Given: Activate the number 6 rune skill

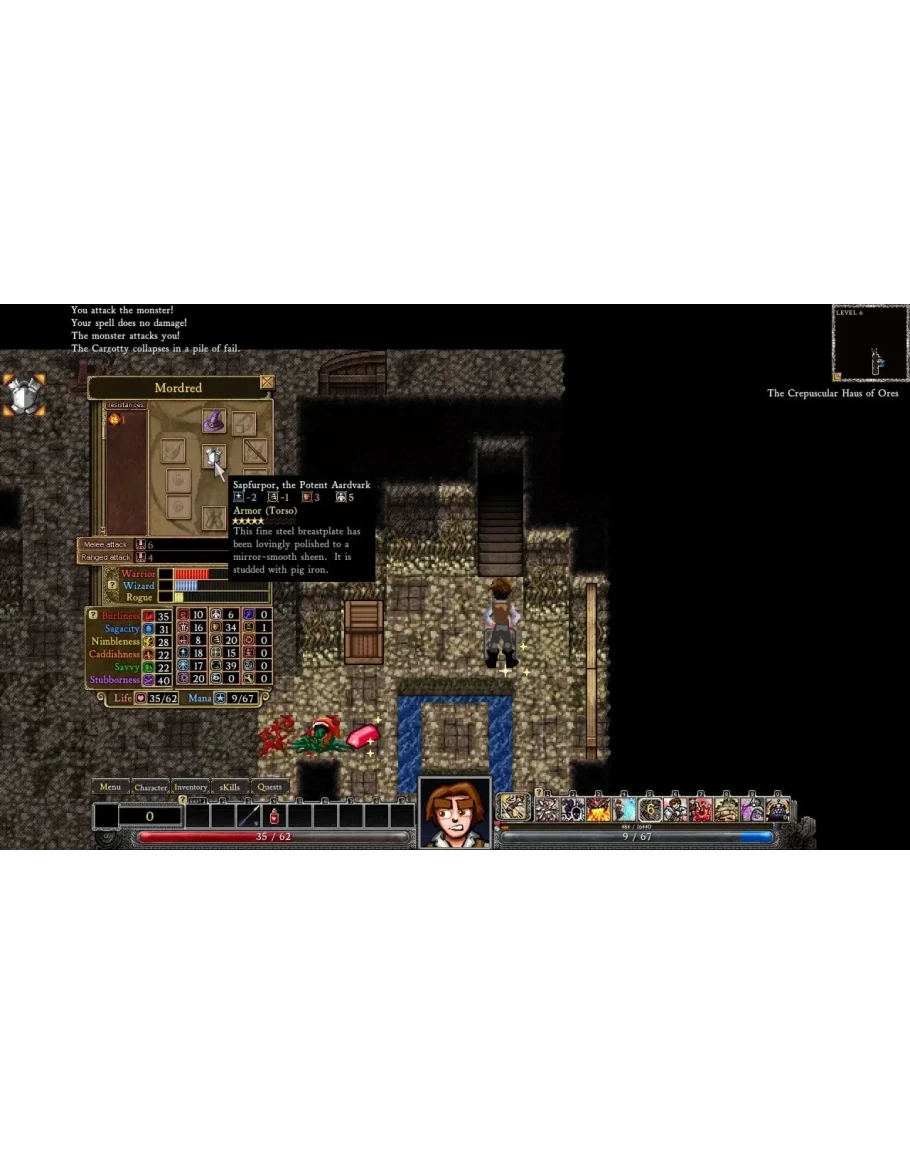Looking at the screenshot, I should [650, 808].
